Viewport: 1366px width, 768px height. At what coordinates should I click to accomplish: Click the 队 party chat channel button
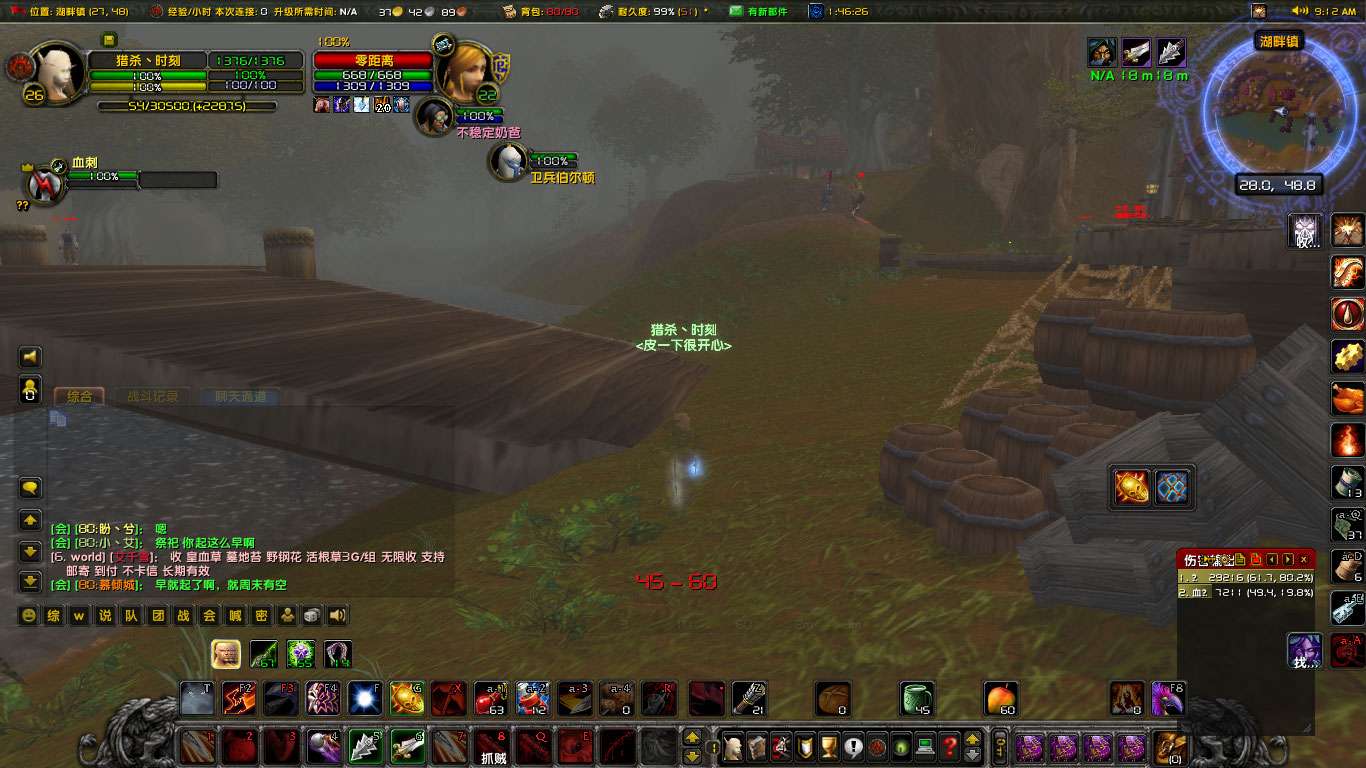pyautogui.click(x=133, y=617)
